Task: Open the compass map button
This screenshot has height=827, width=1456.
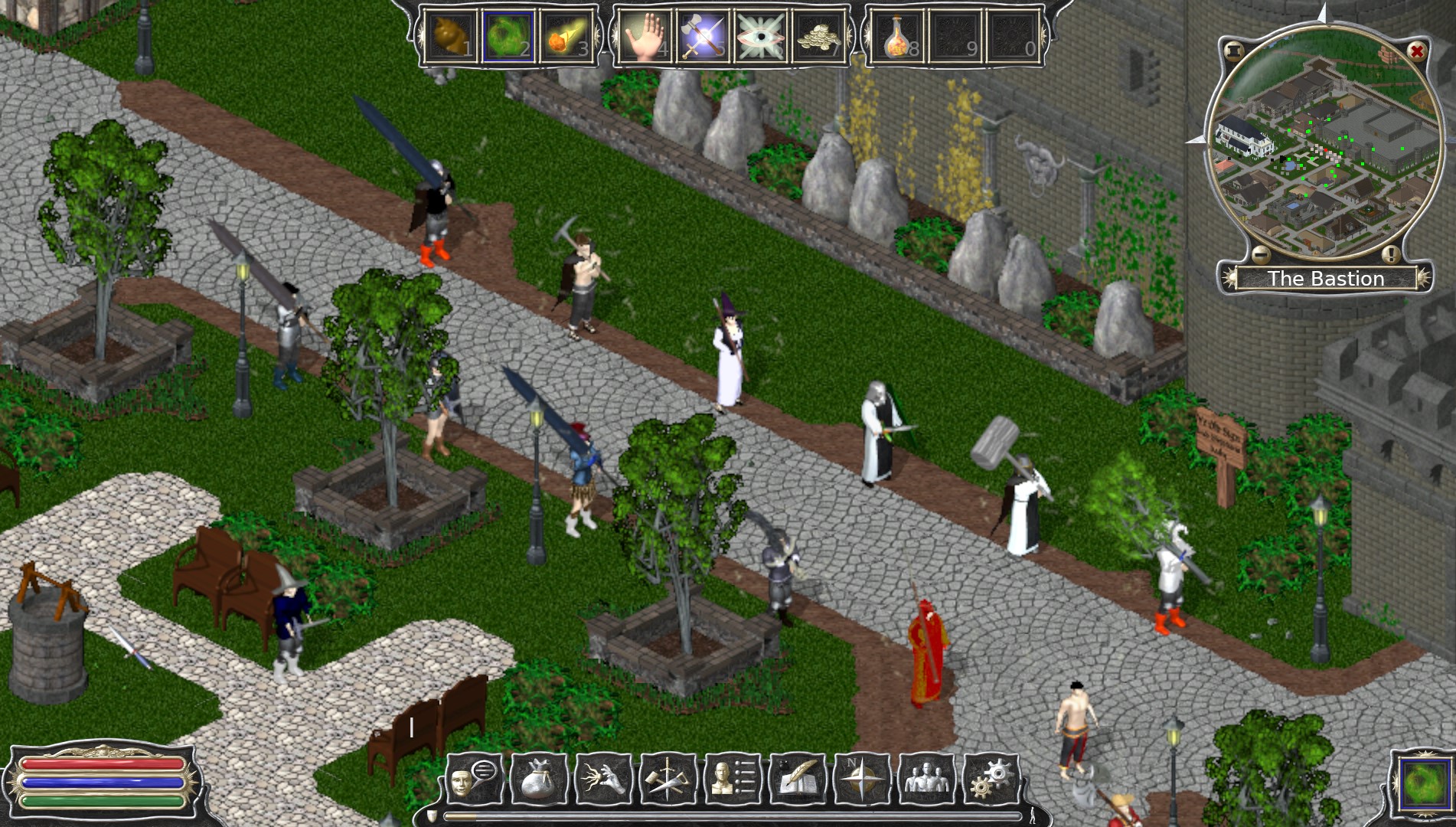Action: tap(862, 780)
